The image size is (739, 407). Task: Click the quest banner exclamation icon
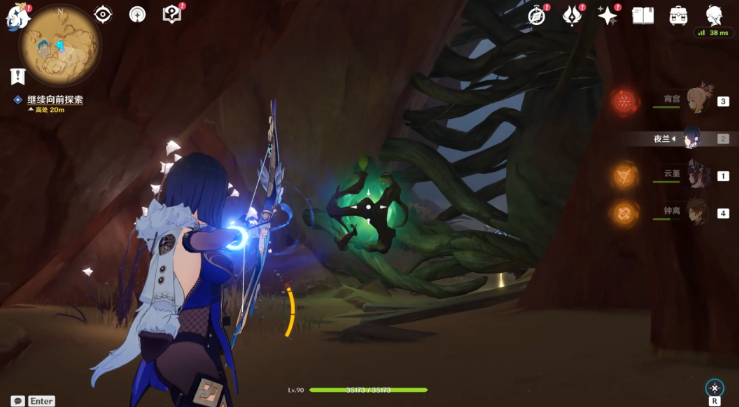[17, 76]
